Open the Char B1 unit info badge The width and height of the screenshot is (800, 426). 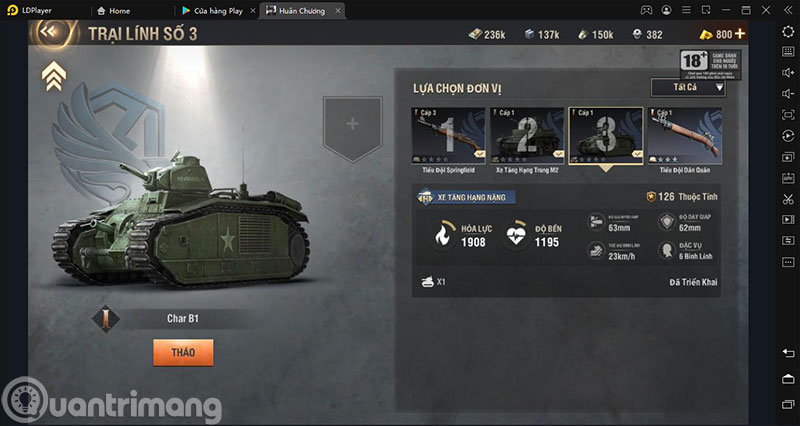(x=106, y=319)
